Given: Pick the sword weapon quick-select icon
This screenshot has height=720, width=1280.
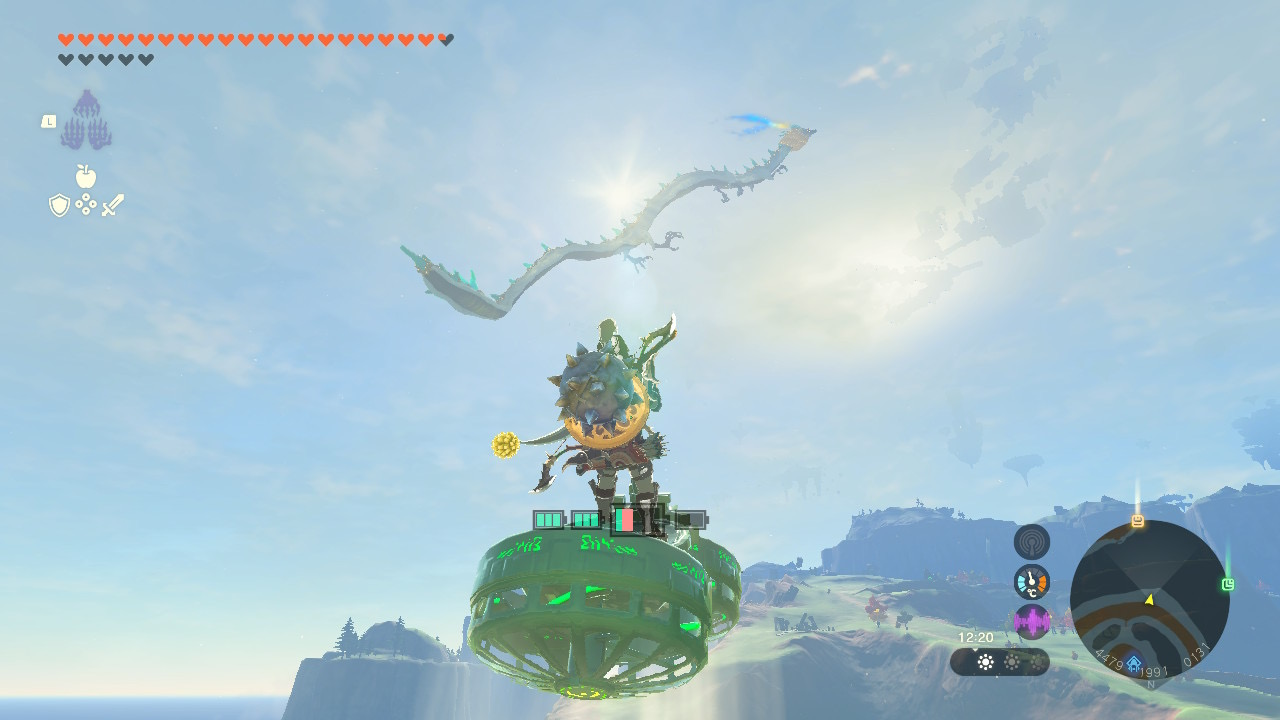Looking at the screenshot, I should [113, 205].
